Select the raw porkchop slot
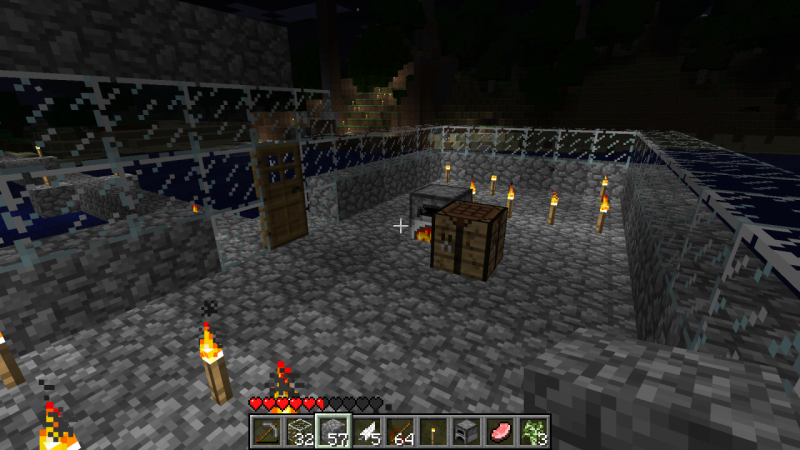This screenshot has height=450, width=800. tap(501, 431)
